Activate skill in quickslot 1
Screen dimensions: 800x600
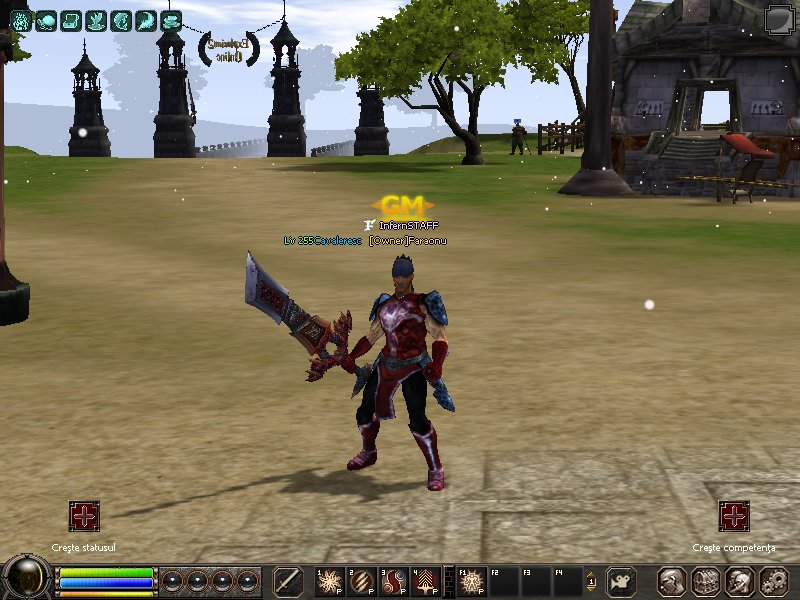pyautogui.click(x=329, y=581)
